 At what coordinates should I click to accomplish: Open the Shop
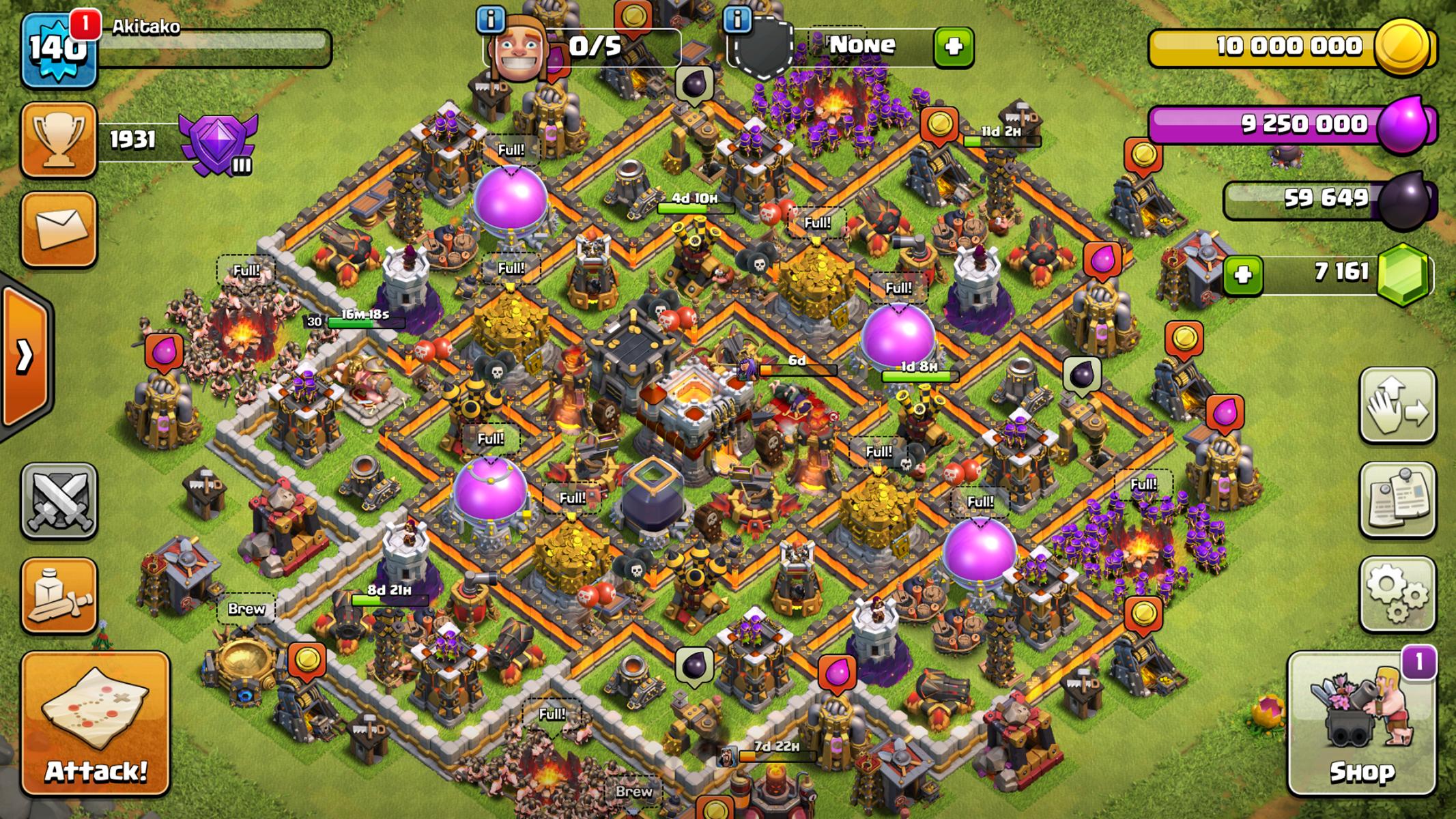[x=1361, y=723]
